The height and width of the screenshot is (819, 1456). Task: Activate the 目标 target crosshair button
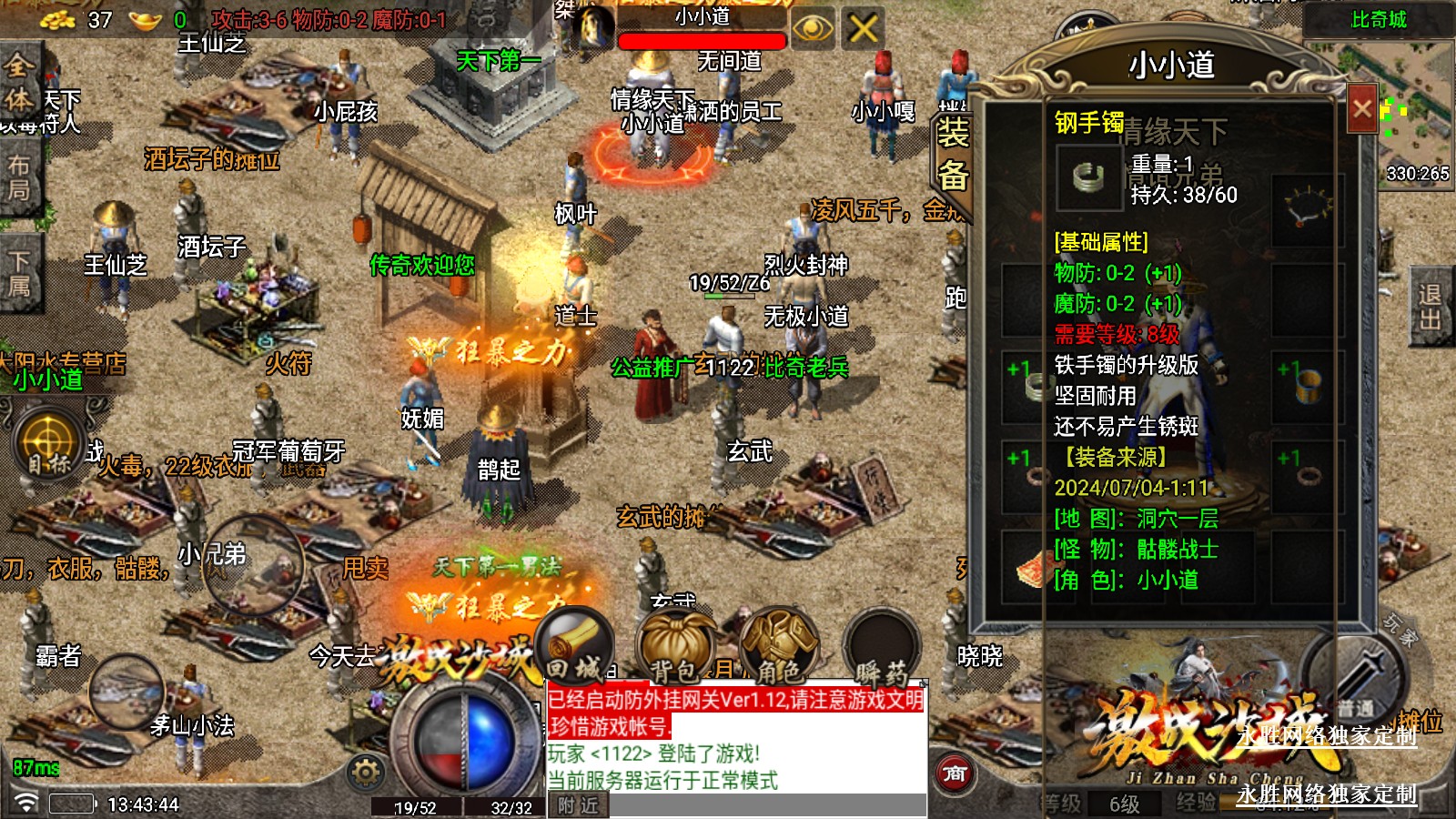click(47, 443)
